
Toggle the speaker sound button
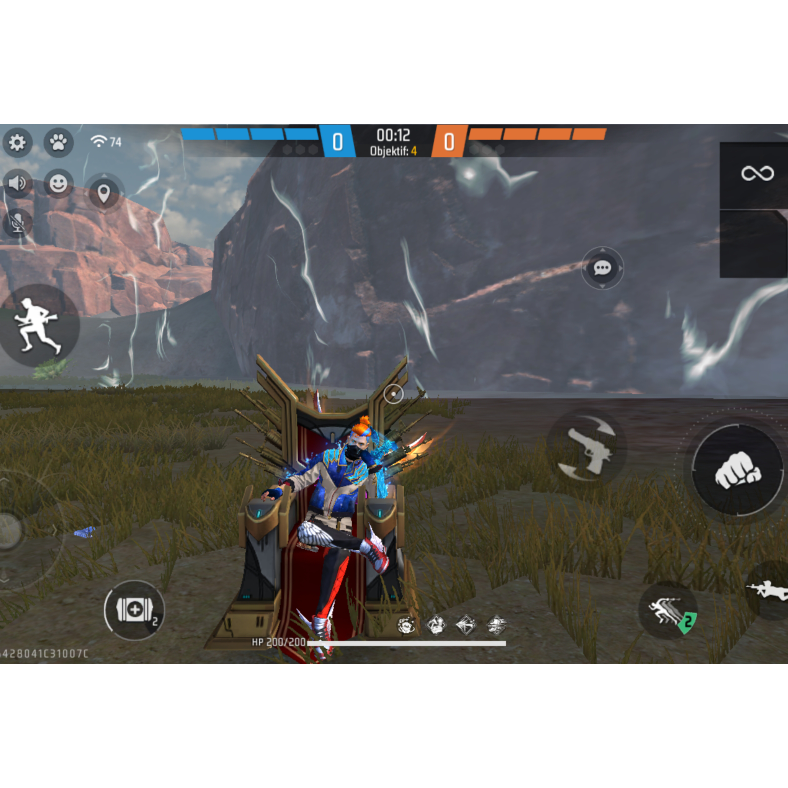click(17, 183)
